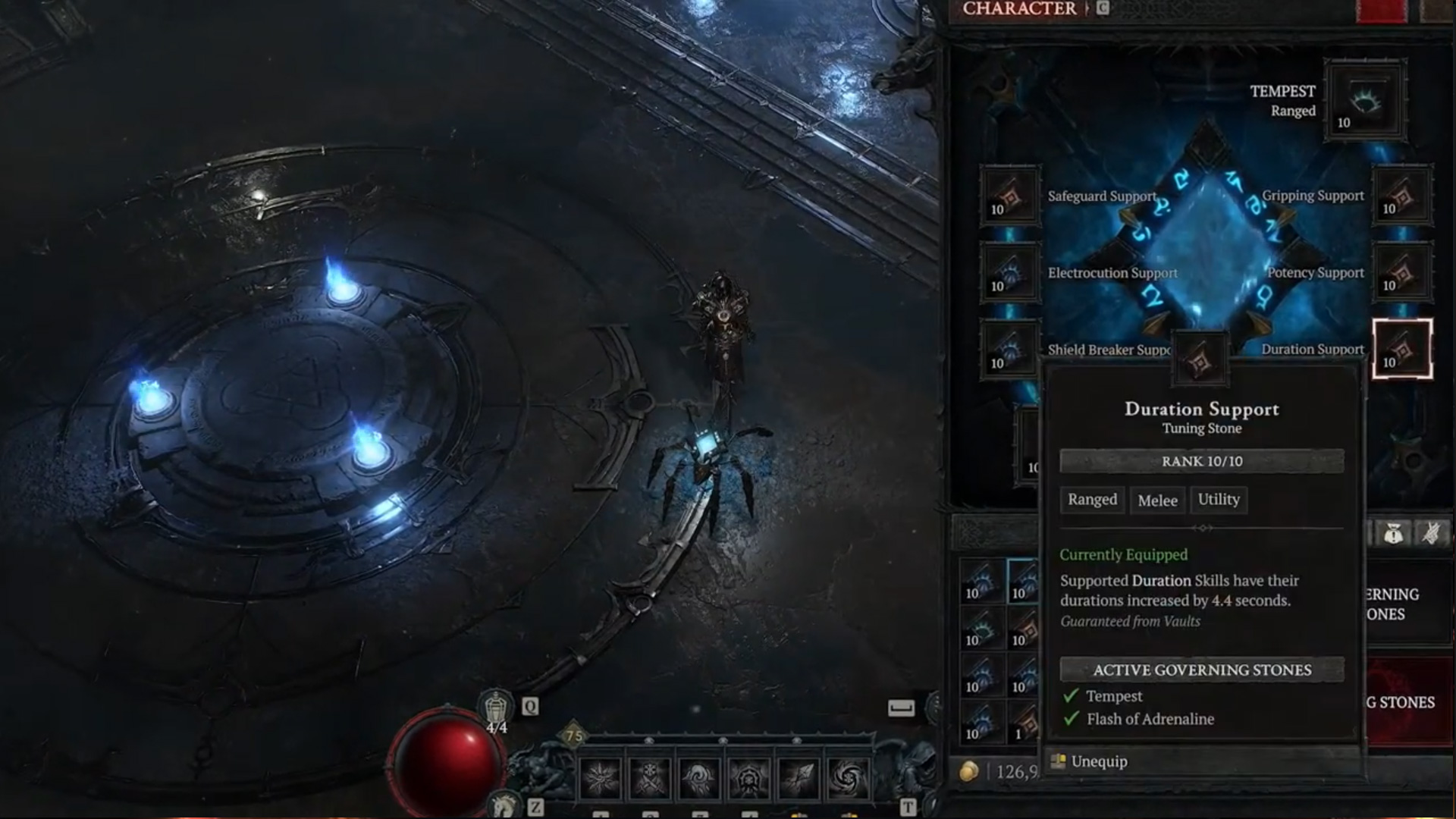Use the health potion icon
This screenshot has width=1456, height=819.
(496, 711)
